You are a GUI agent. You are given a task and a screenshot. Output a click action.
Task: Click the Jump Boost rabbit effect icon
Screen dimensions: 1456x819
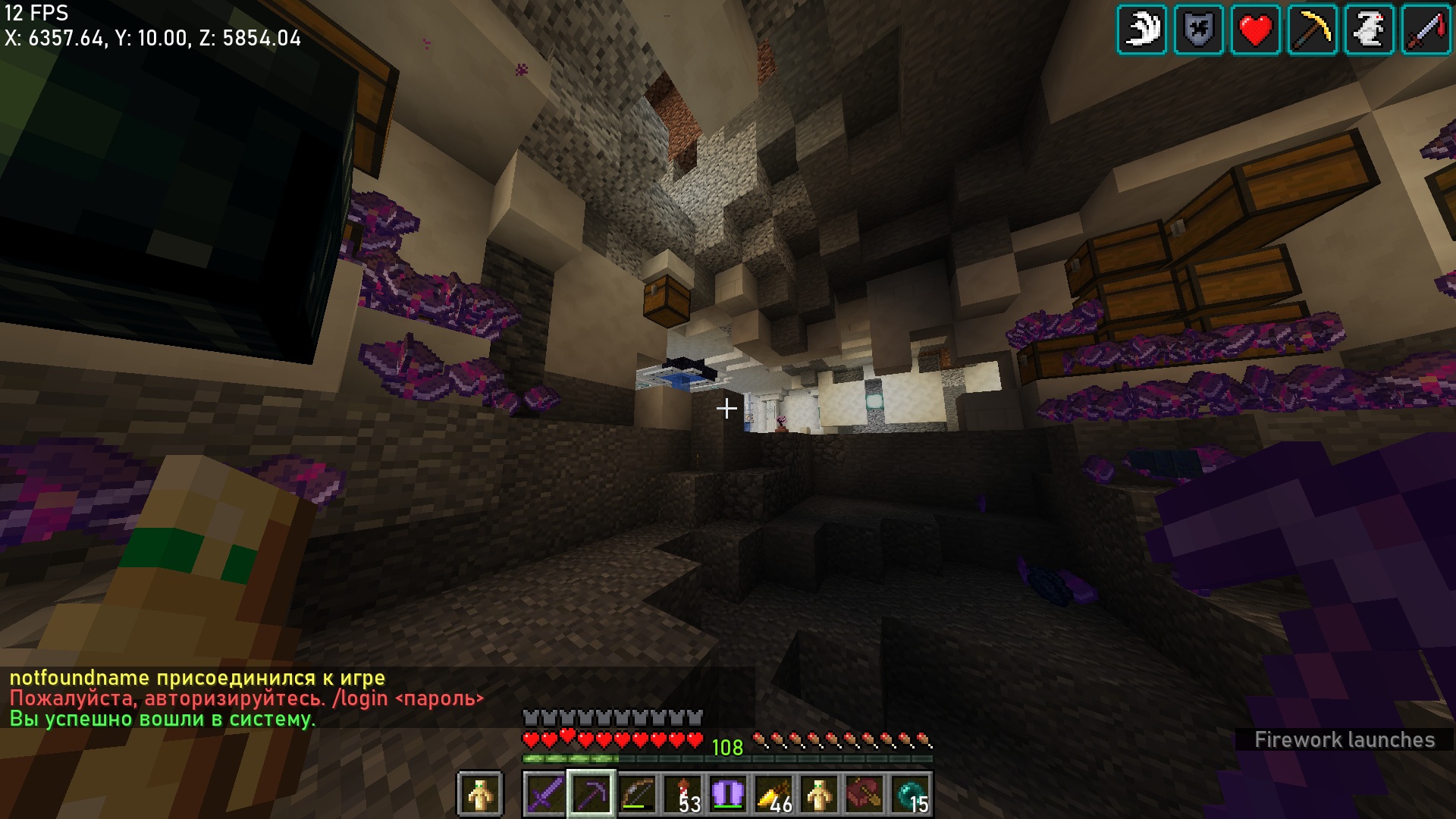pos(1370,30)
